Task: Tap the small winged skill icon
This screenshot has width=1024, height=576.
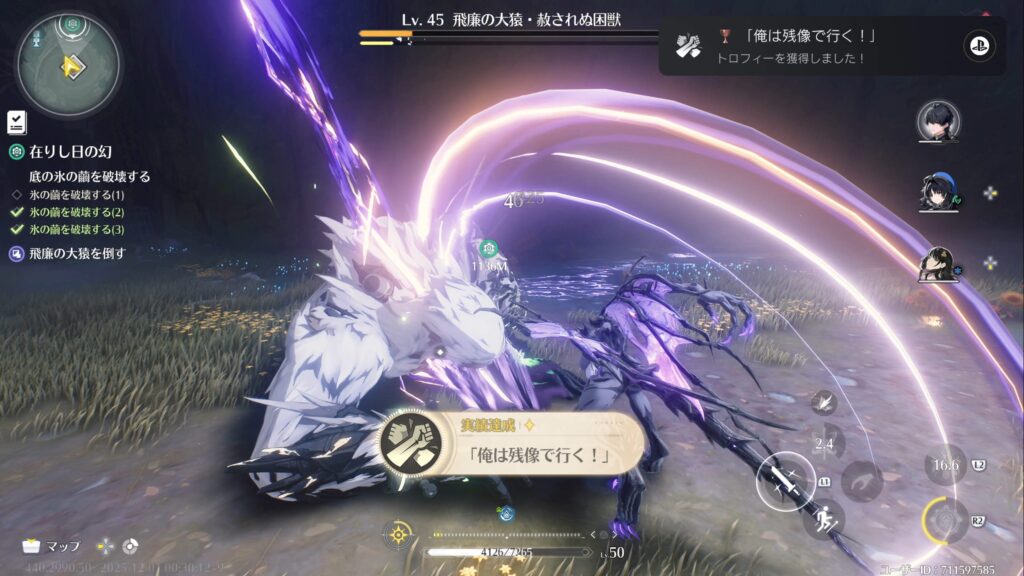Action: [x=825, y=402]
